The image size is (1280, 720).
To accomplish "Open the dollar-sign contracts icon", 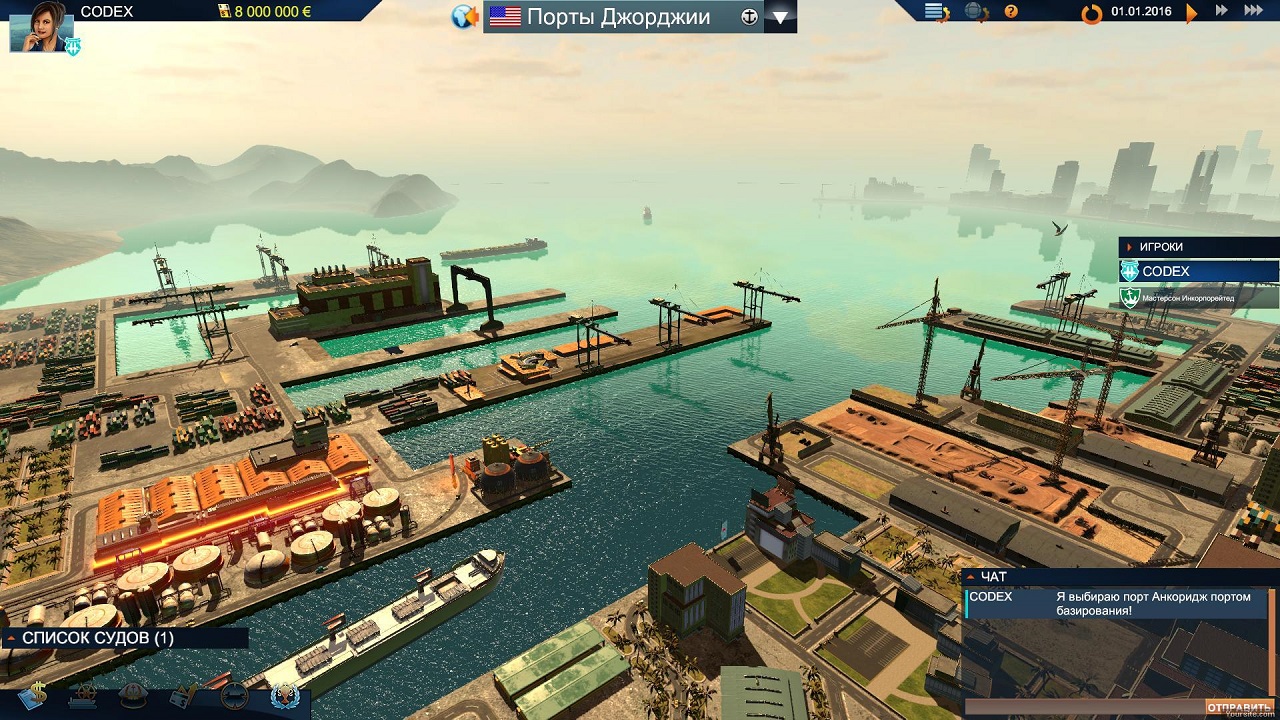I will [31, 695].
